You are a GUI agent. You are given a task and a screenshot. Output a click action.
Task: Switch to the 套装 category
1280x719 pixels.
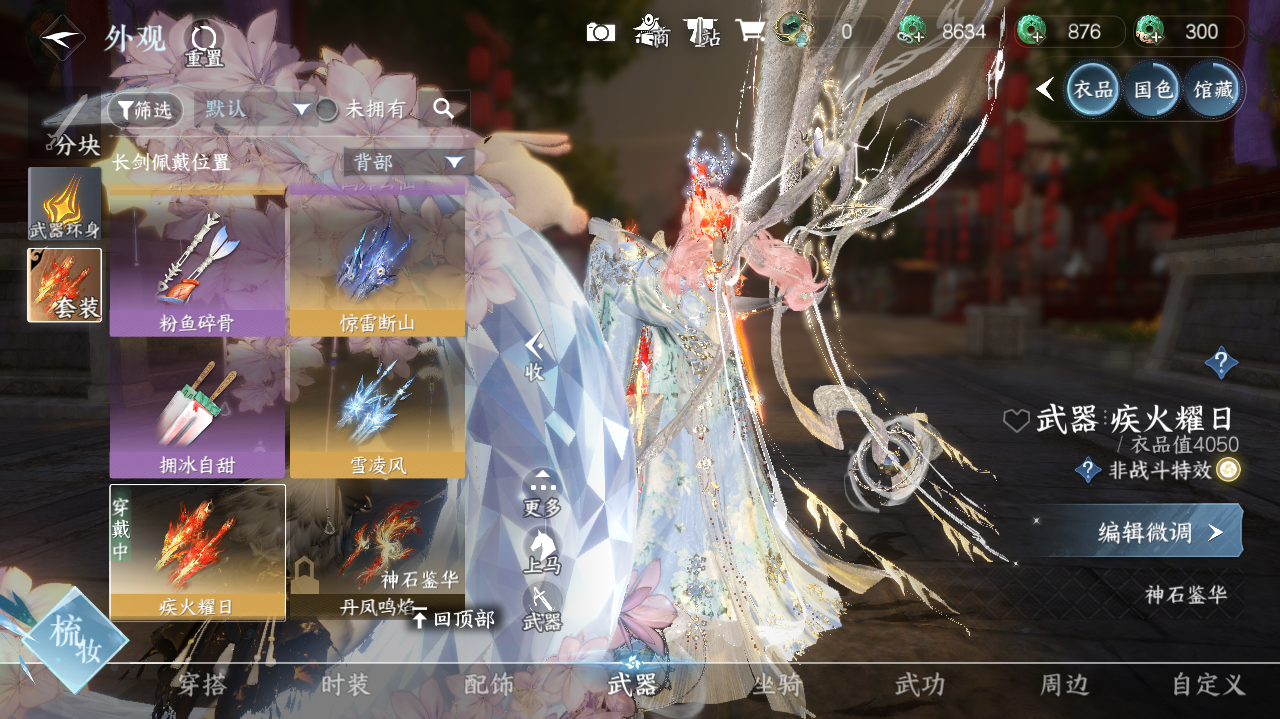[x=65, y=285]
